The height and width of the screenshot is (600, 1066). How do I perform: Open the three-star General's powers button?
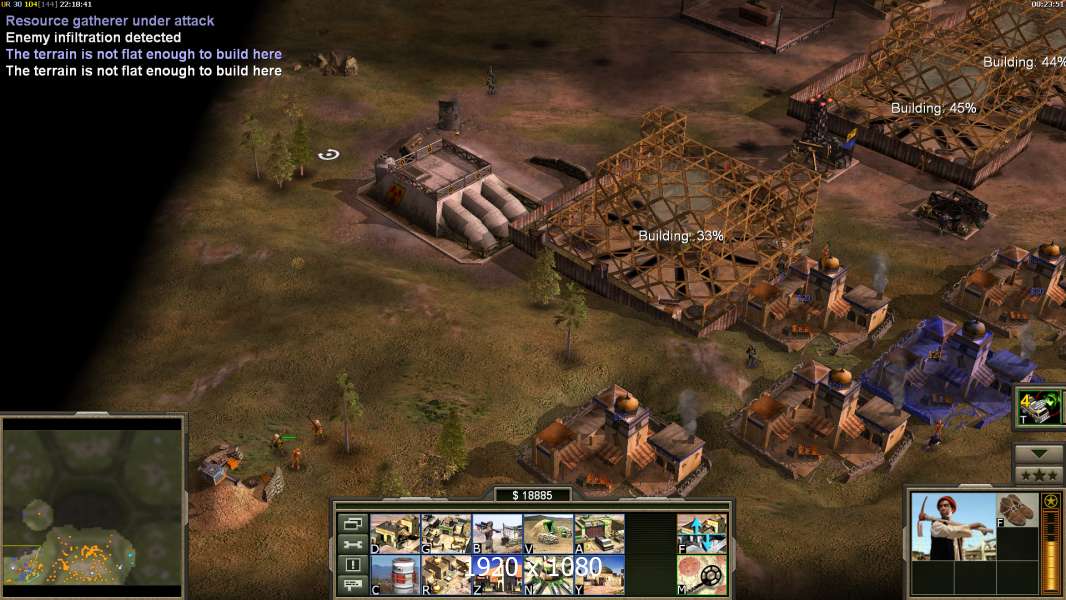[x=1038, y=475]
